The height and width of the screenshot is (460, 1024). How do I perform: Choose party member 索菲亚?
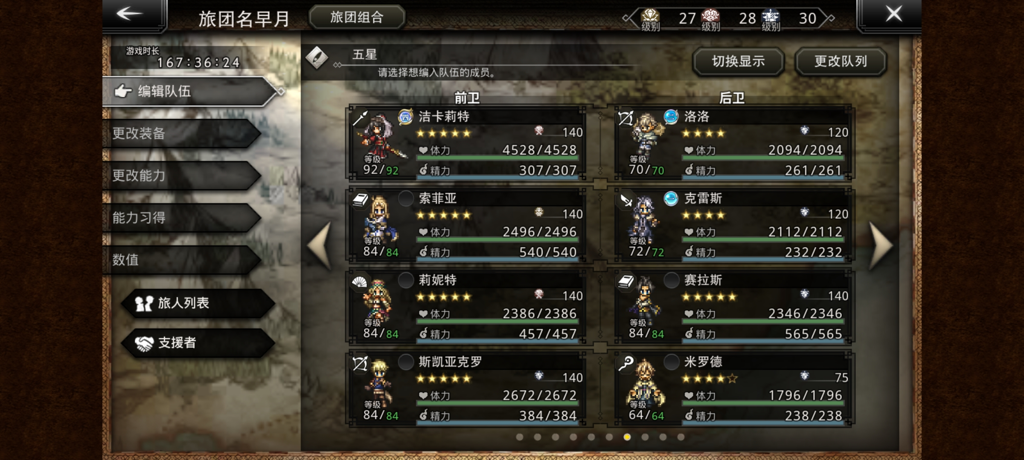point(466,226)
